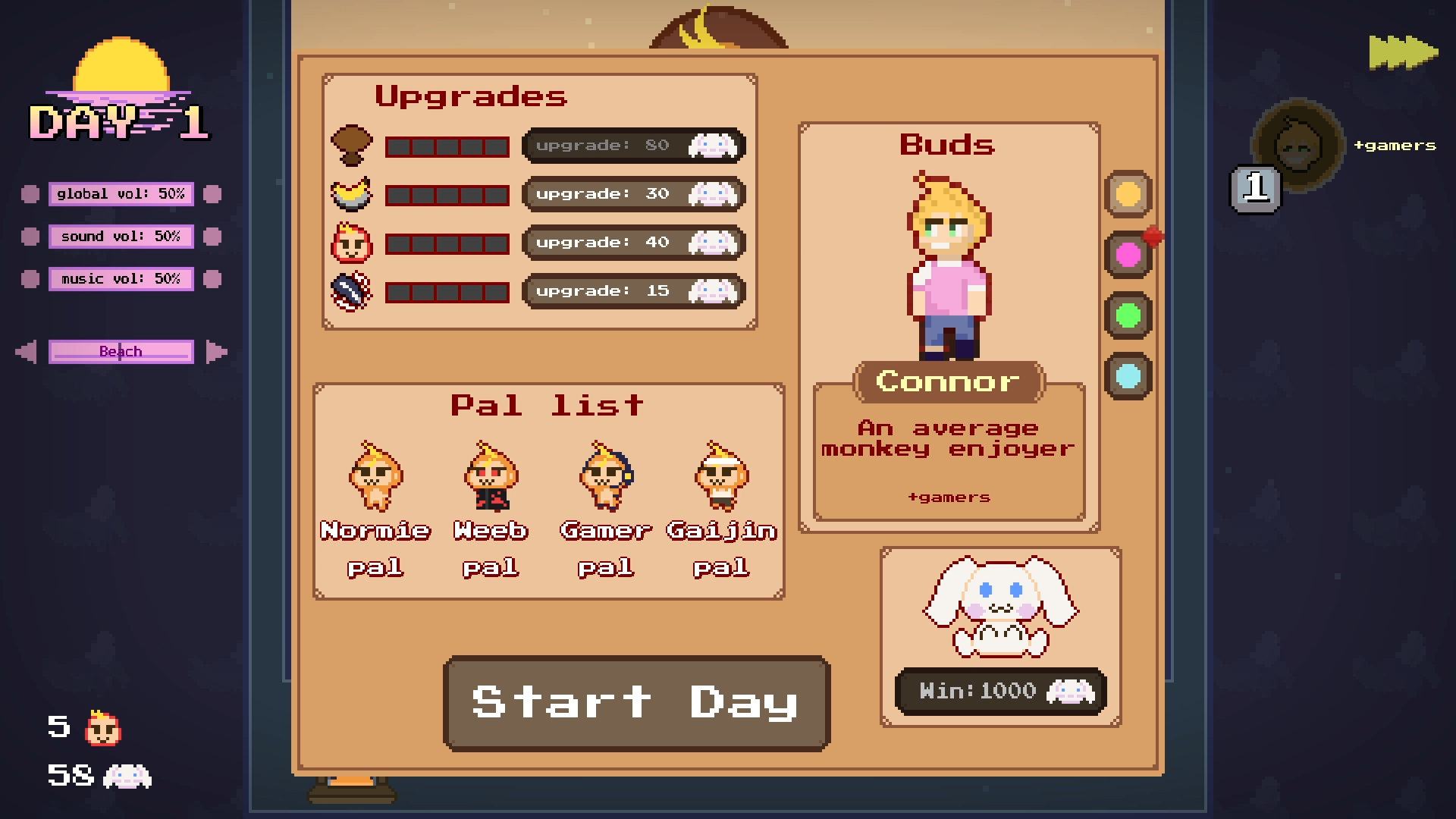Click the Connor name banner

(949, 381)
